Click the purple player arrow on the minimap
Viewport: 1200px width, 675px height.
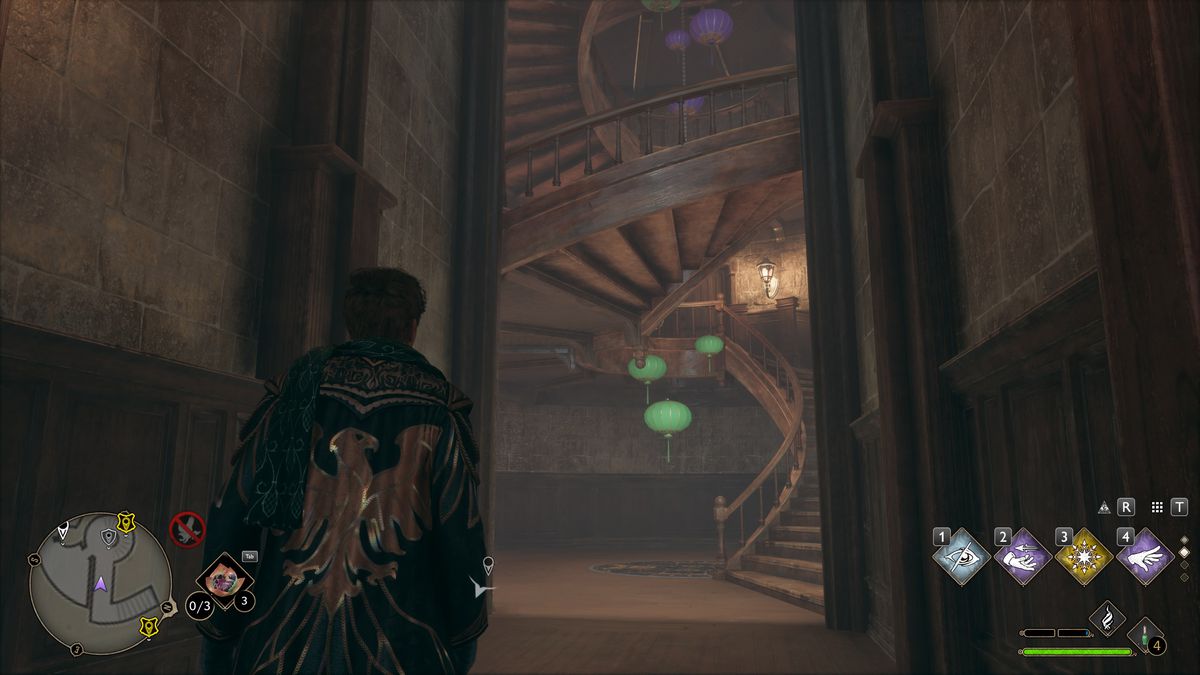(x=100, y=583)
